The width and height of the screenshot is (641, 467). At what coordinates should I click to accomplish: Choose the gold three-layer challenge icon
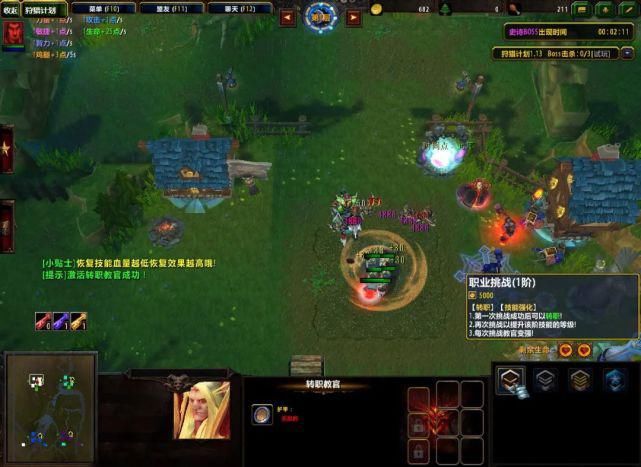coord(580,379)
